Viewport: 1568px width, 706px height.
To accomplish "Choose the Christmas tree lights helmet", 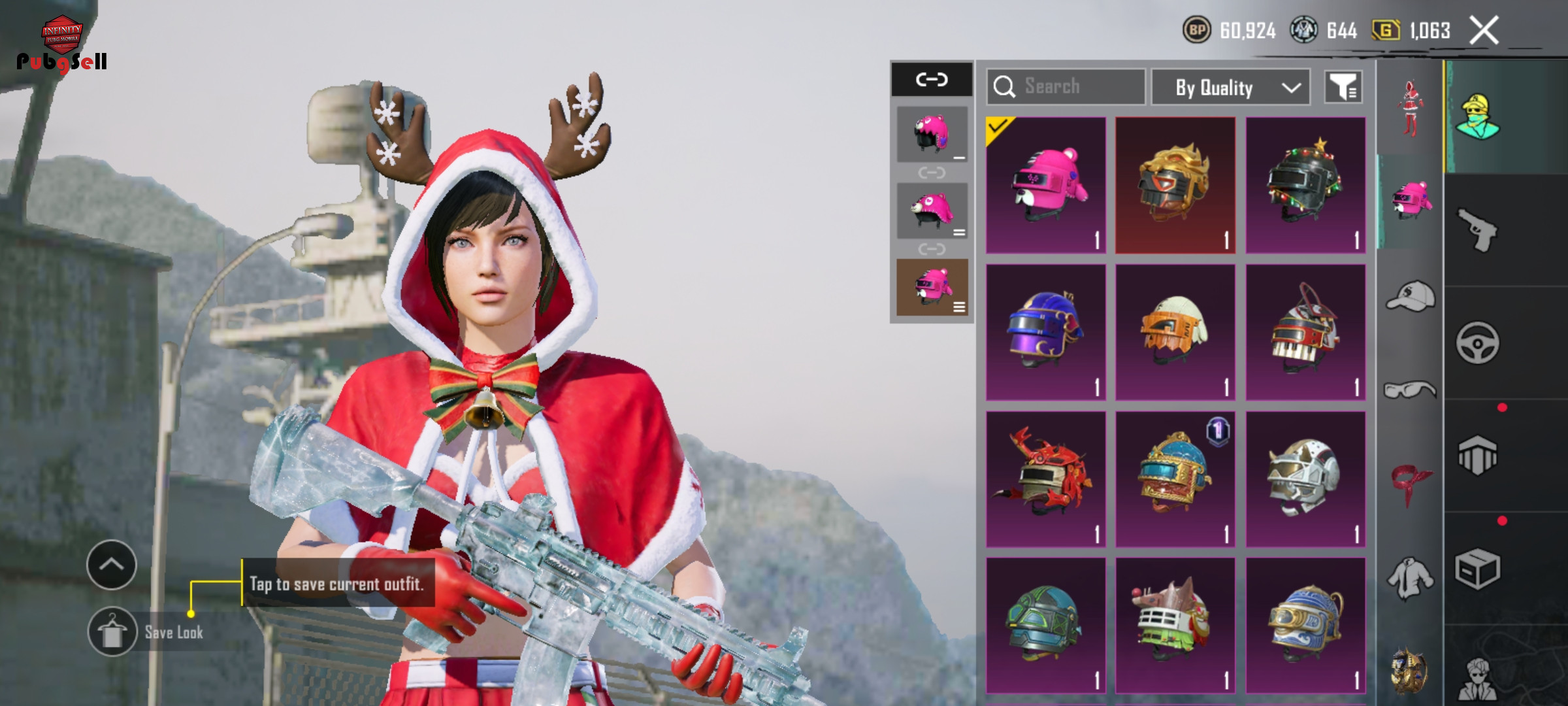I will (x=1305, y=185).
